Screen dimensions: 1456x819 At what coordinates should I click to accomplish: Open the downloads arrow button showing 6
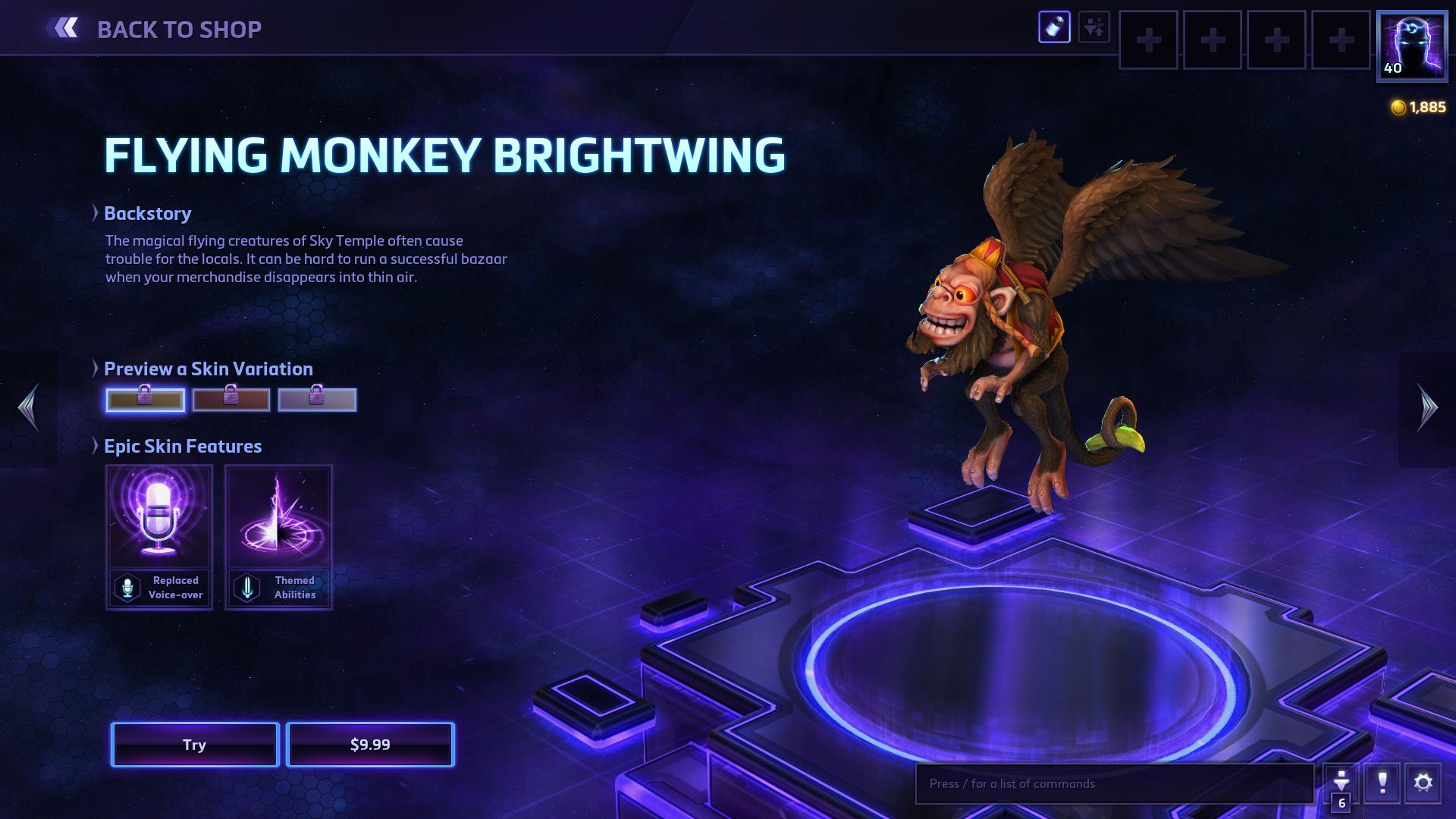point(1341,784)
